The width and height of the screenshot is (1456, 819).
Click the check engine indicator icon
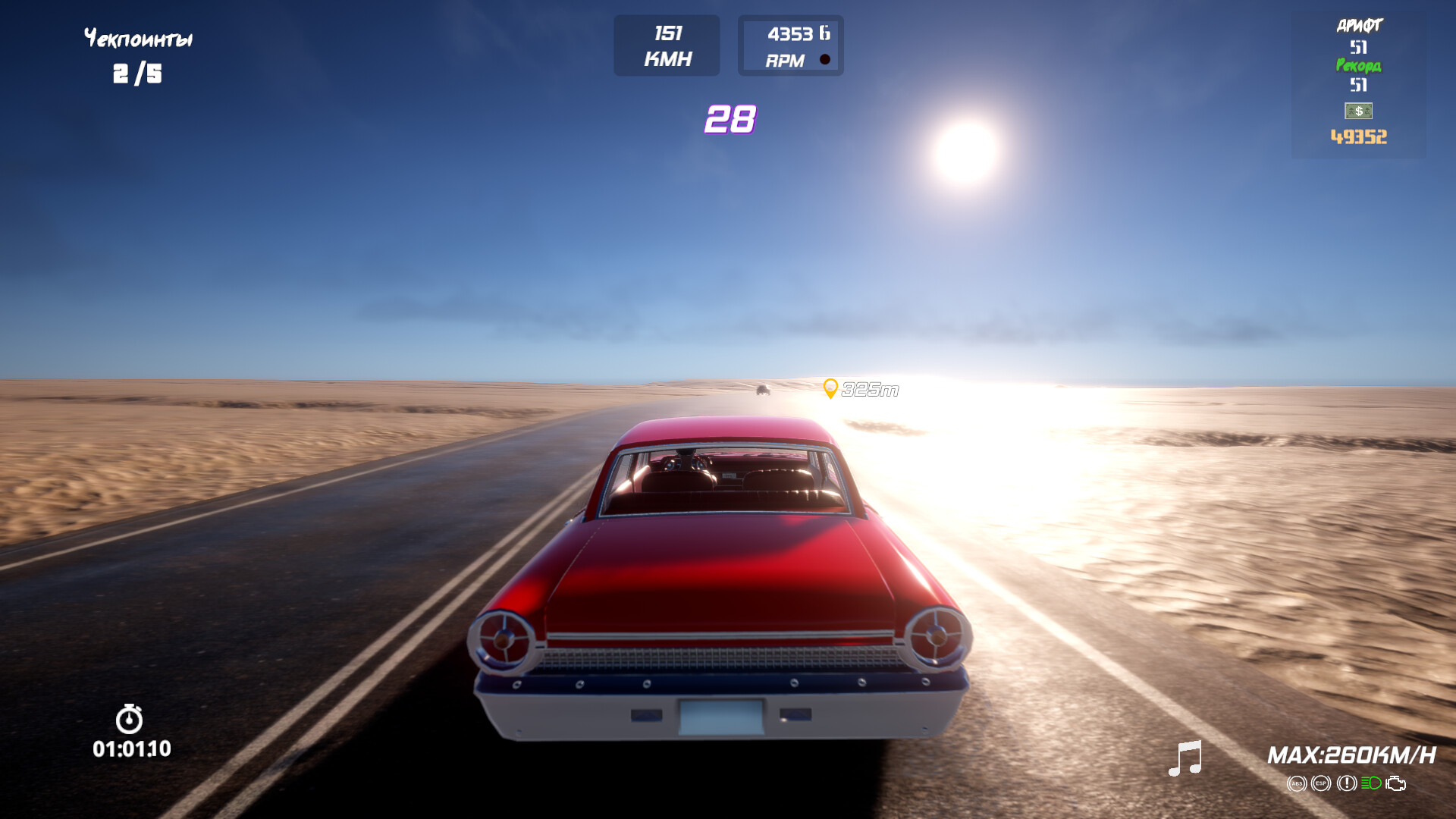click(1395, 783)
